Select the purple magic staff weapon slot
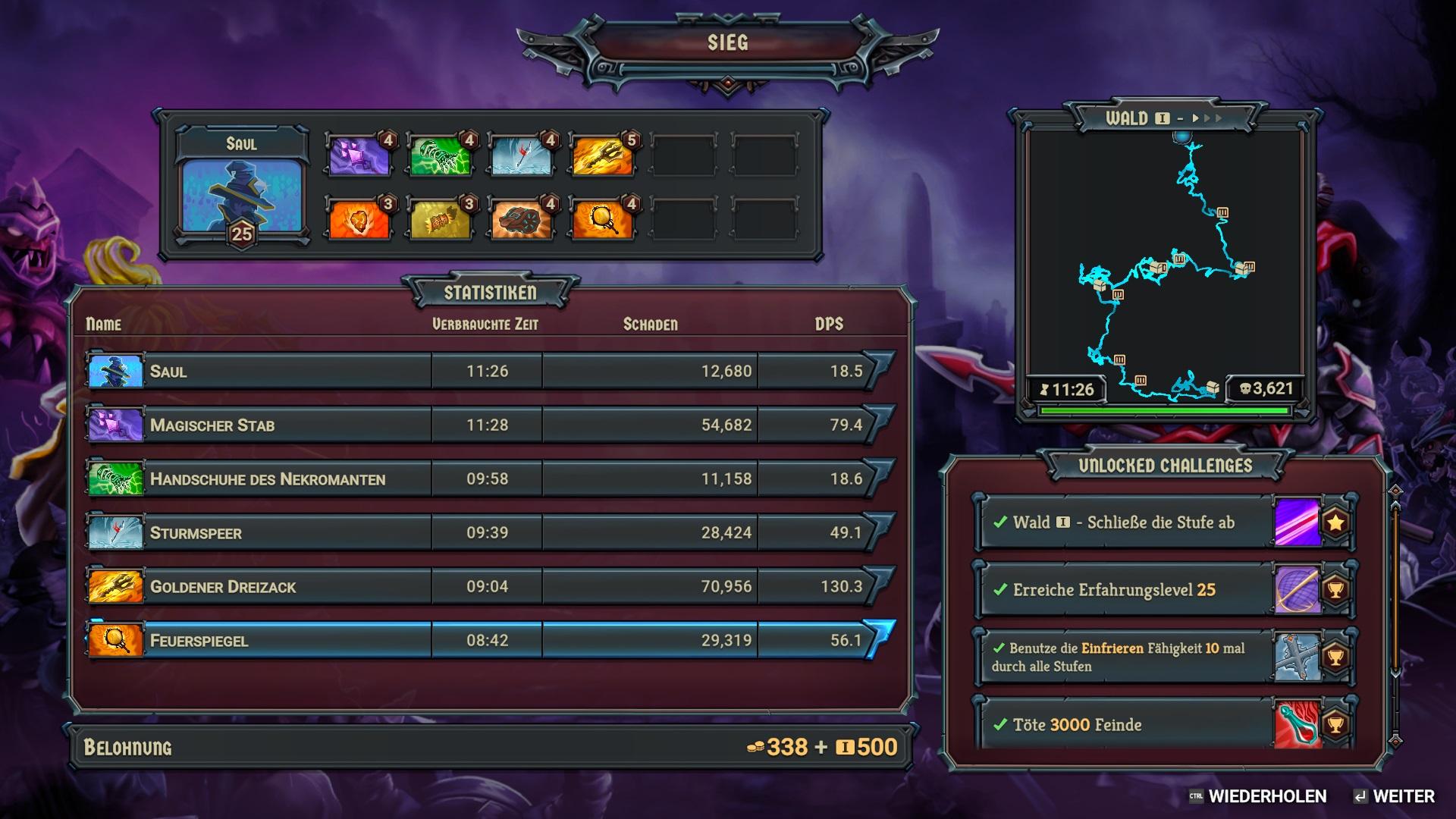 [x=359, y=155]
